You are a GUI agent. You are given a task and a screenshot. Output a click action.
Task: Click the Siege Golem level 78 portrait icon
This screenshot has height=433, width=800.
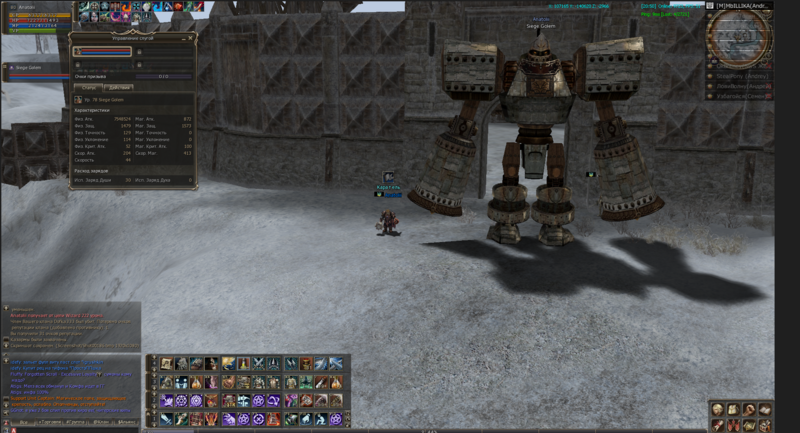click(x=78, y=100)
